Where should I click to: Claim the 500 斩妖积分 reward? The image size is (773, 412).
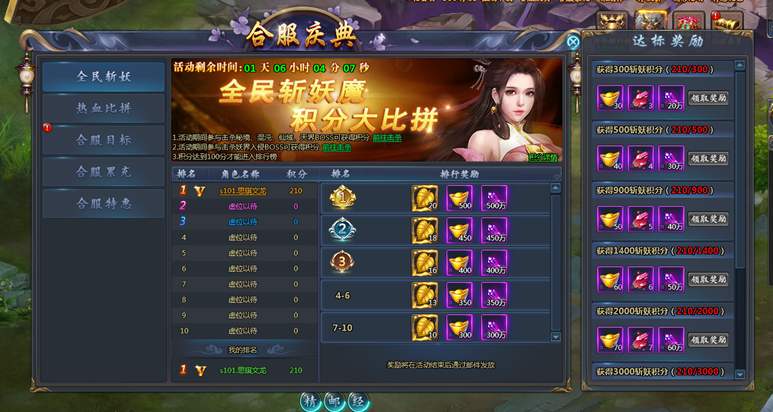[x=708, y=158]
